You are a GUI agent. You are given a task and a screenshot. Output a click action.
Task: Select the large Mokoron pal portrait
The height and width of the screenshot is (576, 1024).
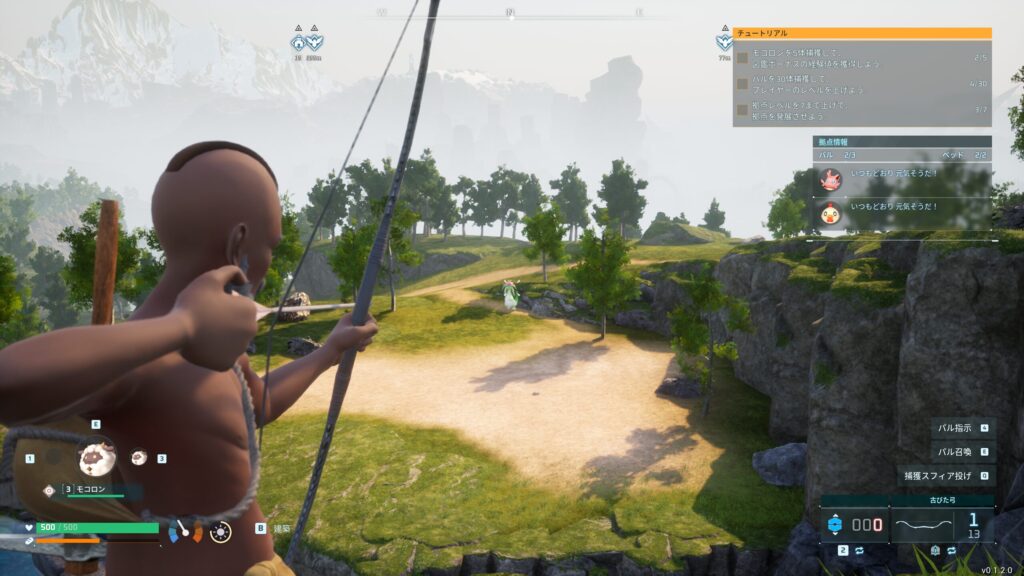click(97, 458)
